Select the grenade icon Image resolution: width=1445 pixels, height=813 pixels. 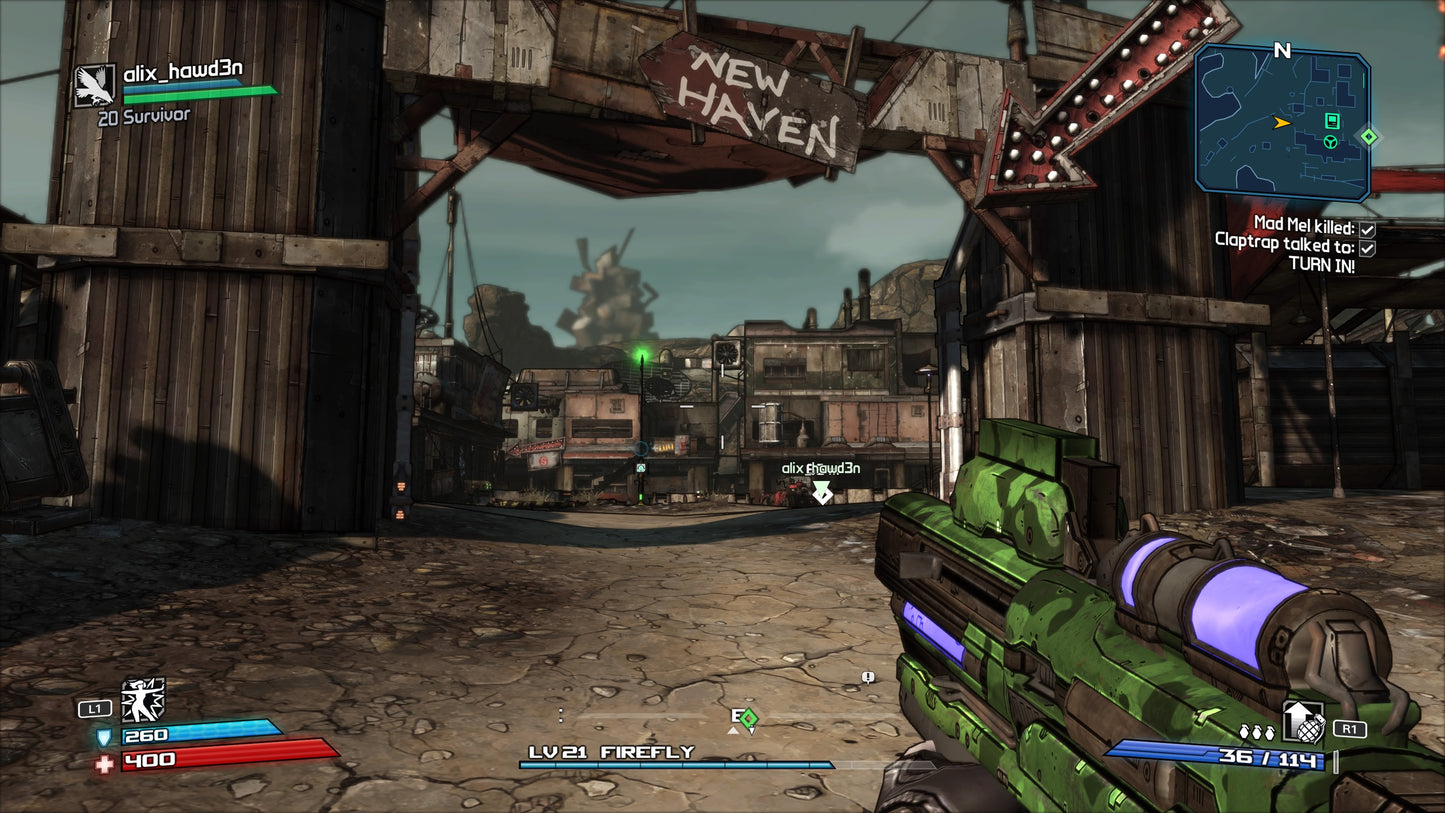[1304, 722]
